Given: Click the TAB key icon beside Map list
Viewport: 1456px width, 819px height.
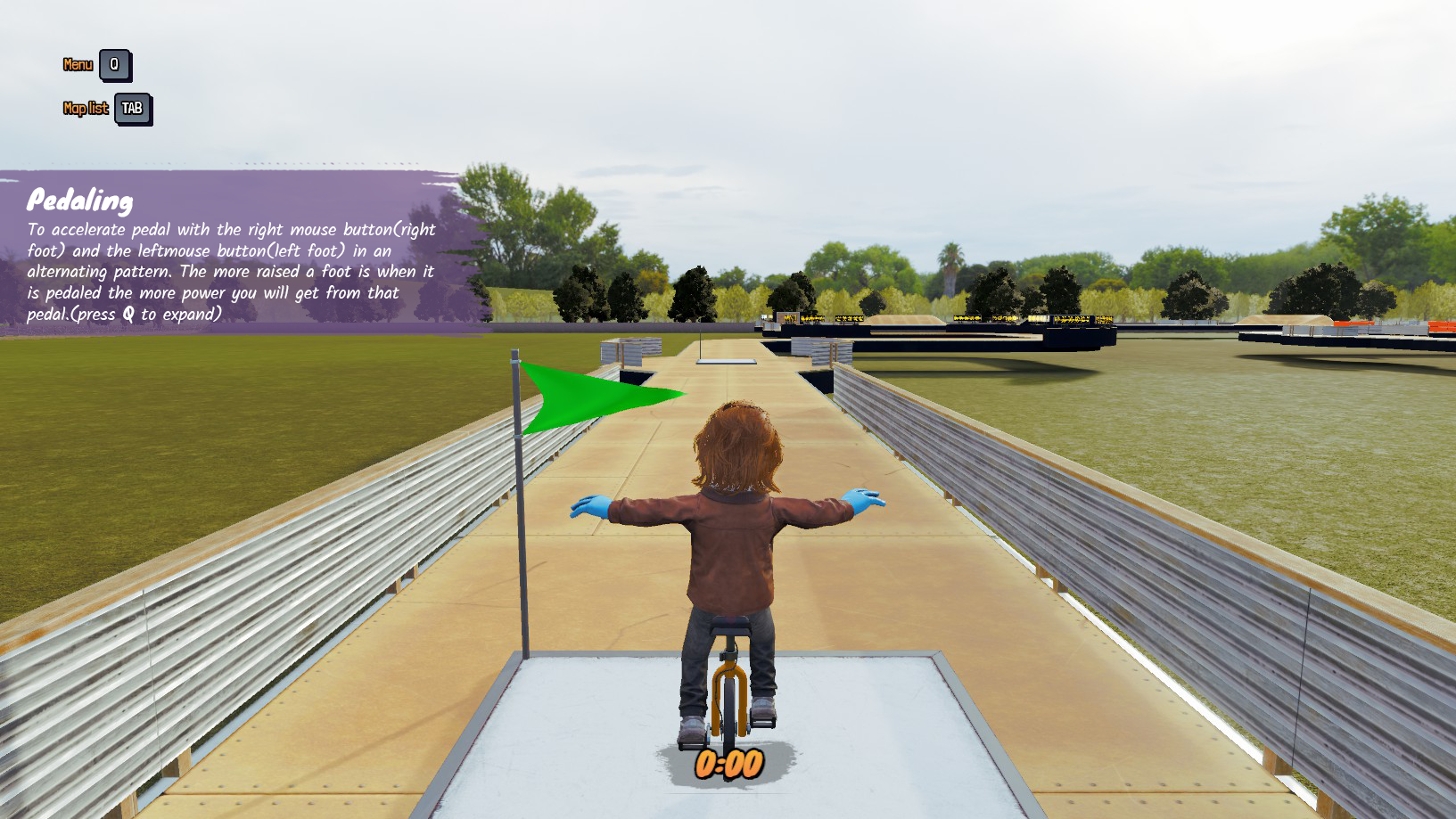Looking at the screenshot, I should (x=132, y=109).
